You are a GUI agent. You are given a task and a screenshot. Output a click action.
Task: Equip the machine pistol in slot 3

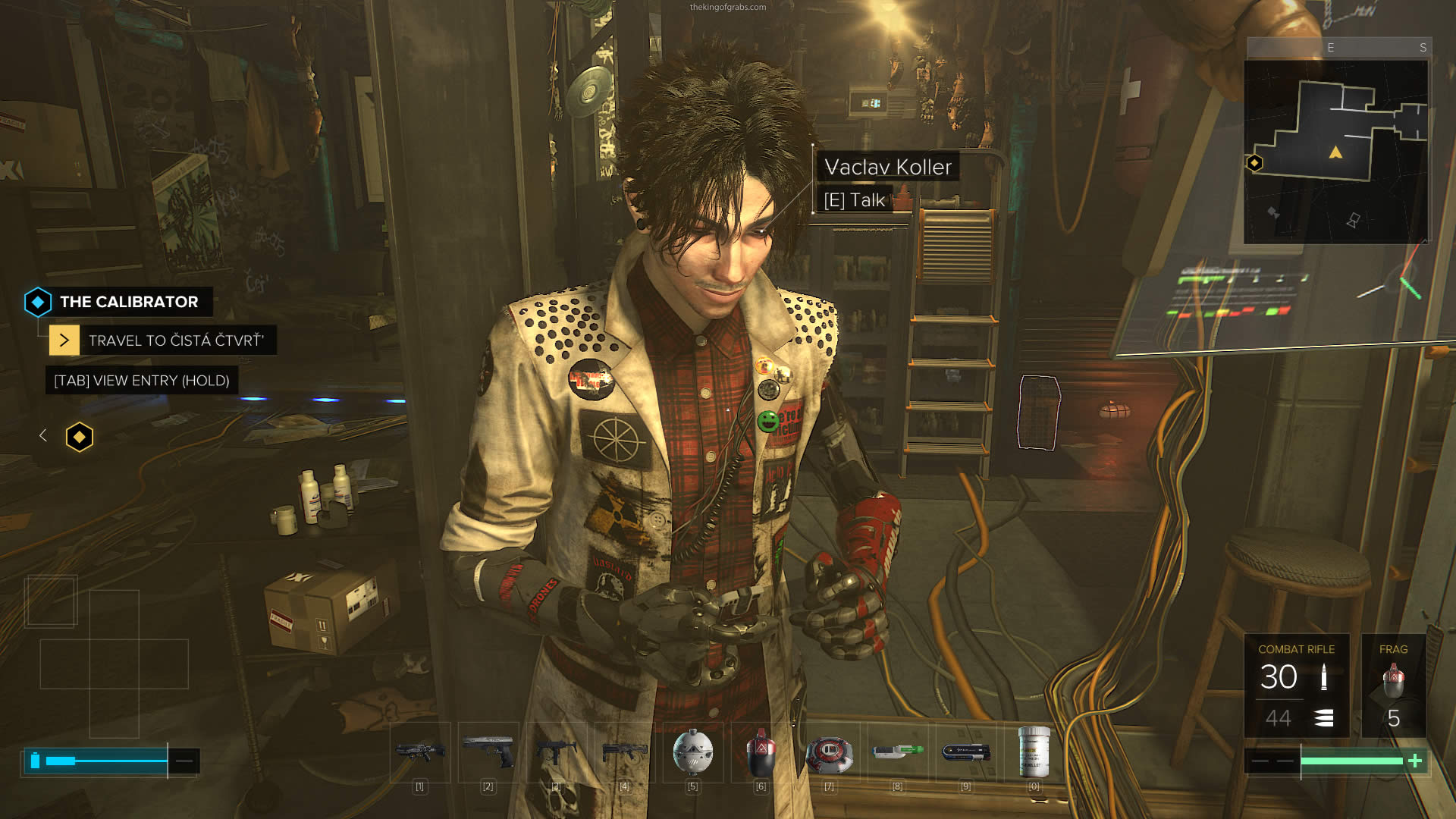coord(556,752)
